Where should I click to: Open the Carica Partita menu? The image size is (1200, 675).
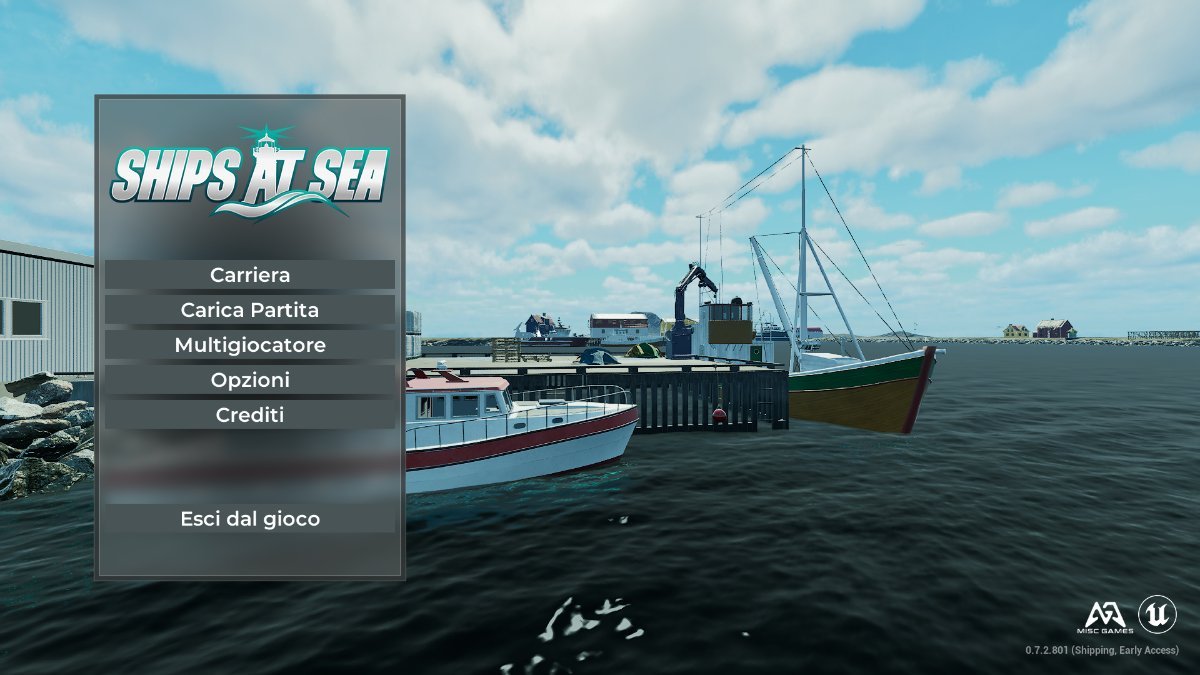pyautogui.click(x=250, y=310)
